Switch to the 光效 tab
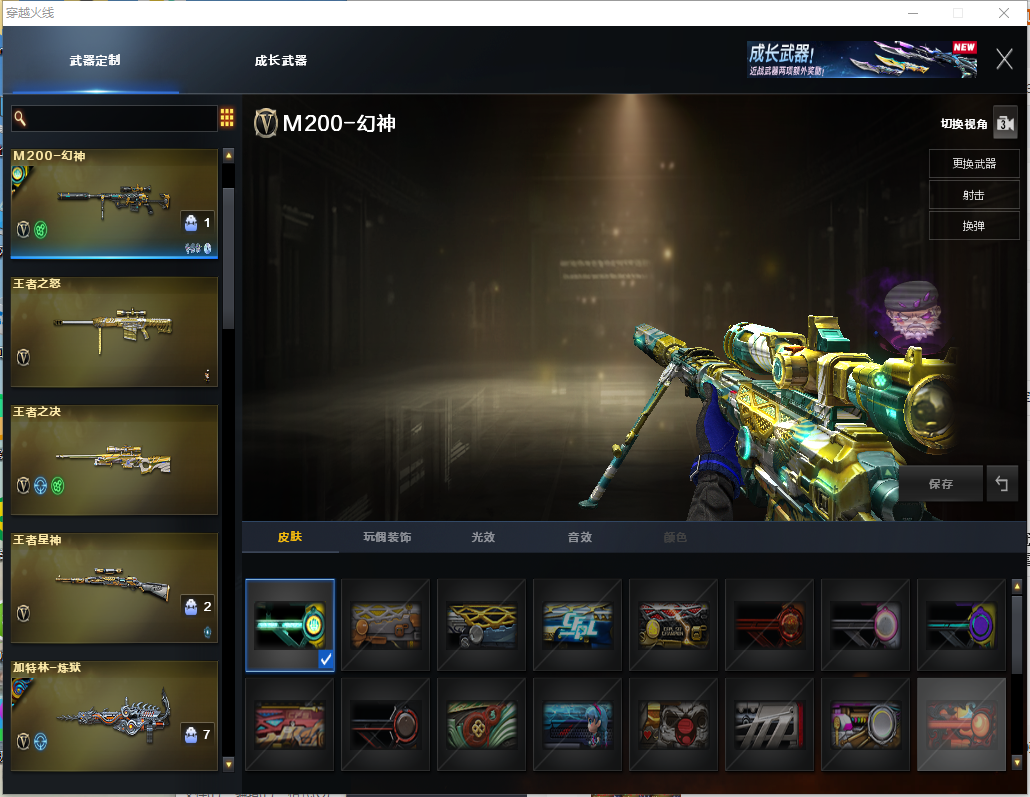The height and width of the screenshot is (797, 1030). pyautogui.click(x=483, y=537)
